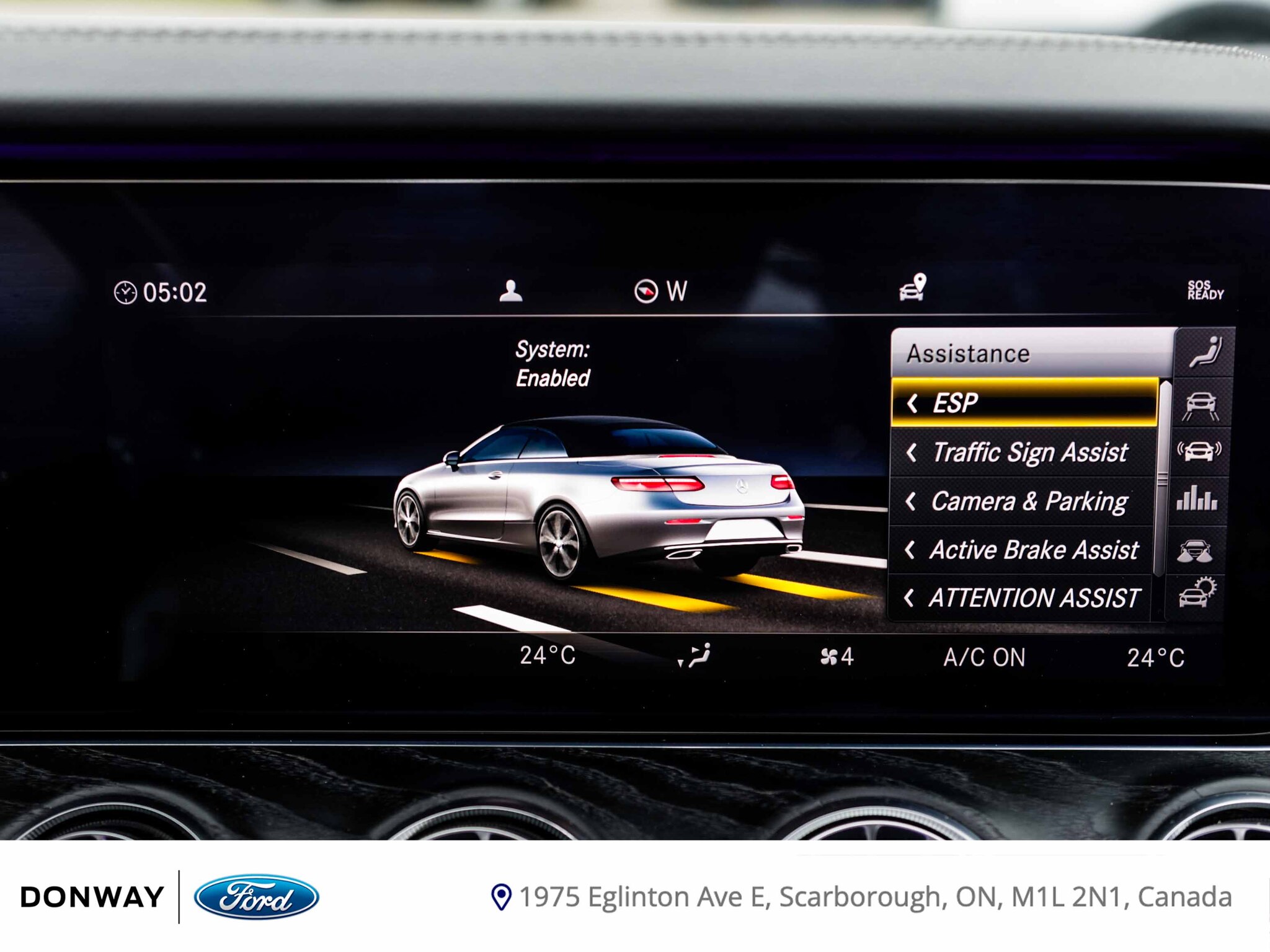Image resolution: width=1270 pixels, height=952 pixels.
Task: Adjust the fan speed 4 control
Action: click(x=837, y=656)
